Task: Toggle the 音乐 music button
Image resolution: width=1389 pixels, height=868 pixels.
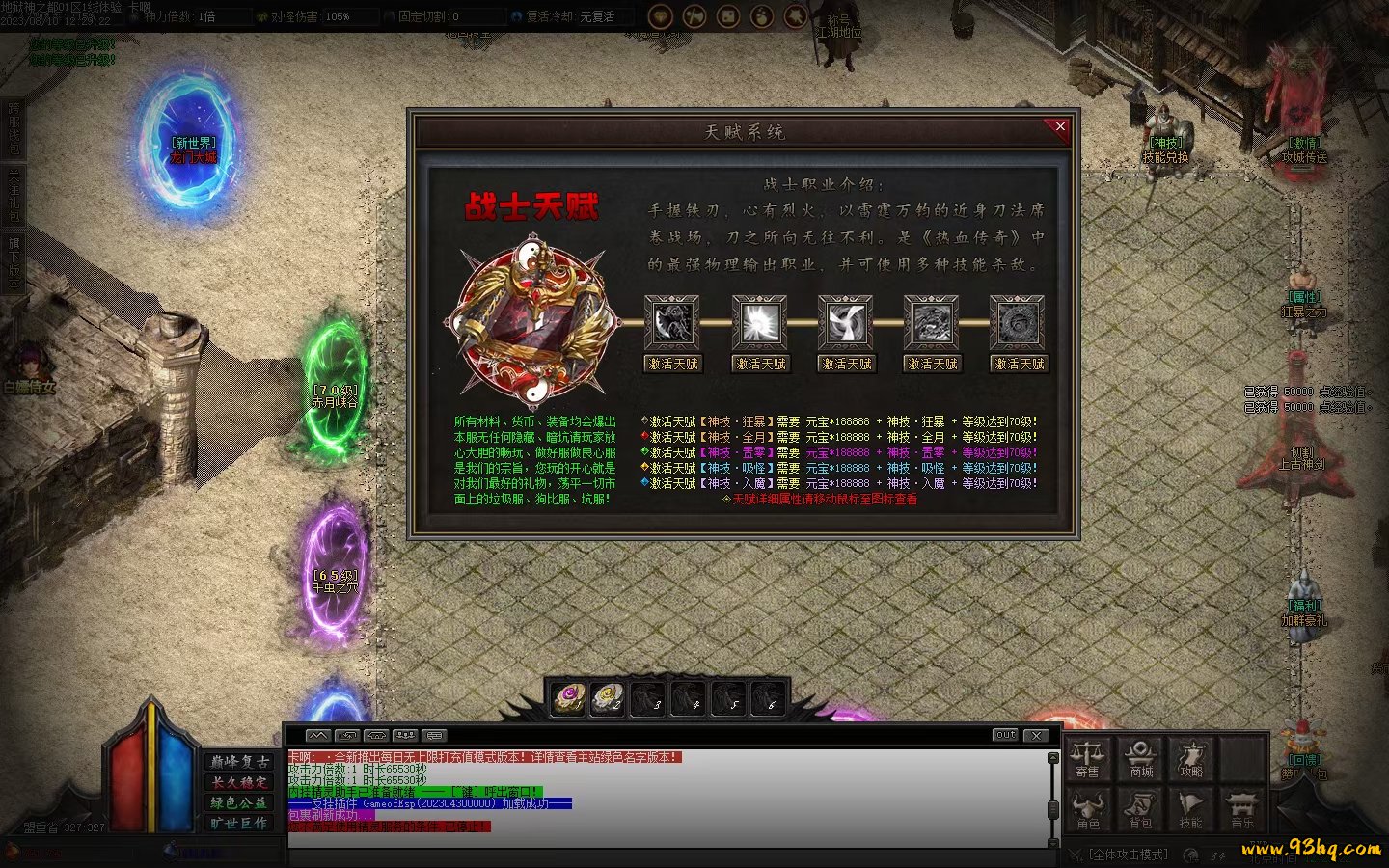Action: pos(1242,810)
